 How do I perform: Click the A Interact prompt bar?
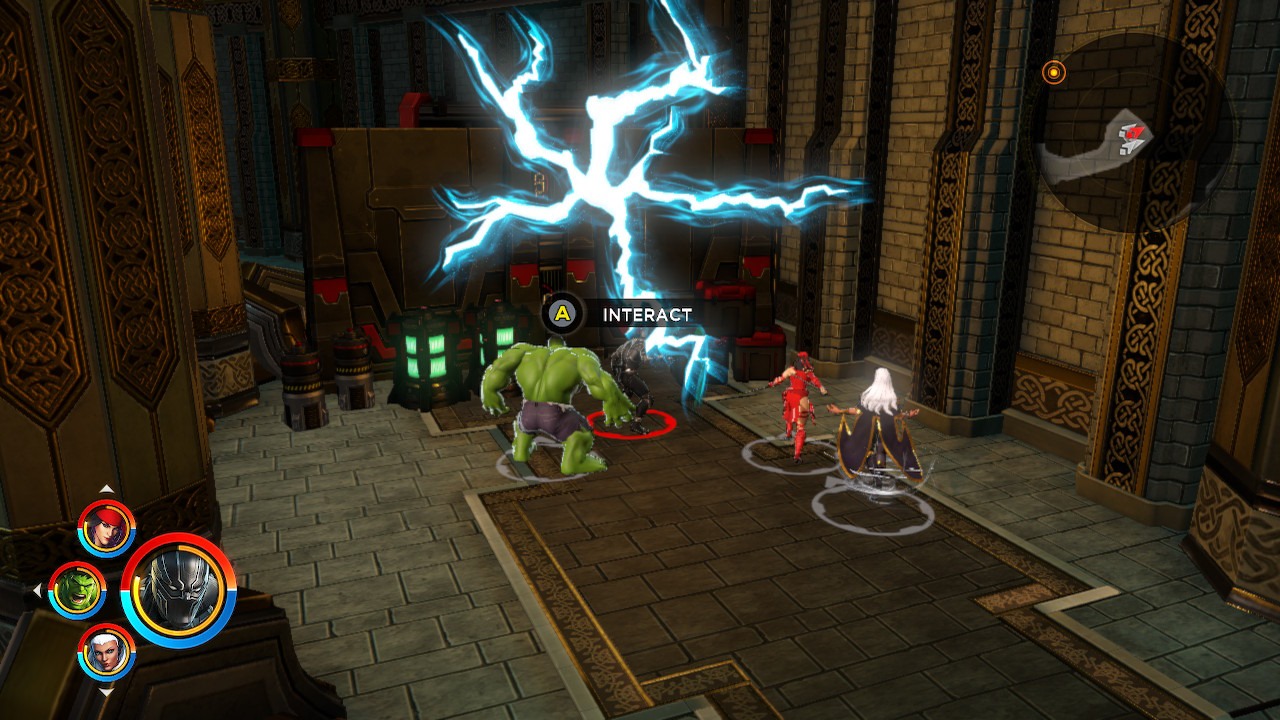(615, 313)
